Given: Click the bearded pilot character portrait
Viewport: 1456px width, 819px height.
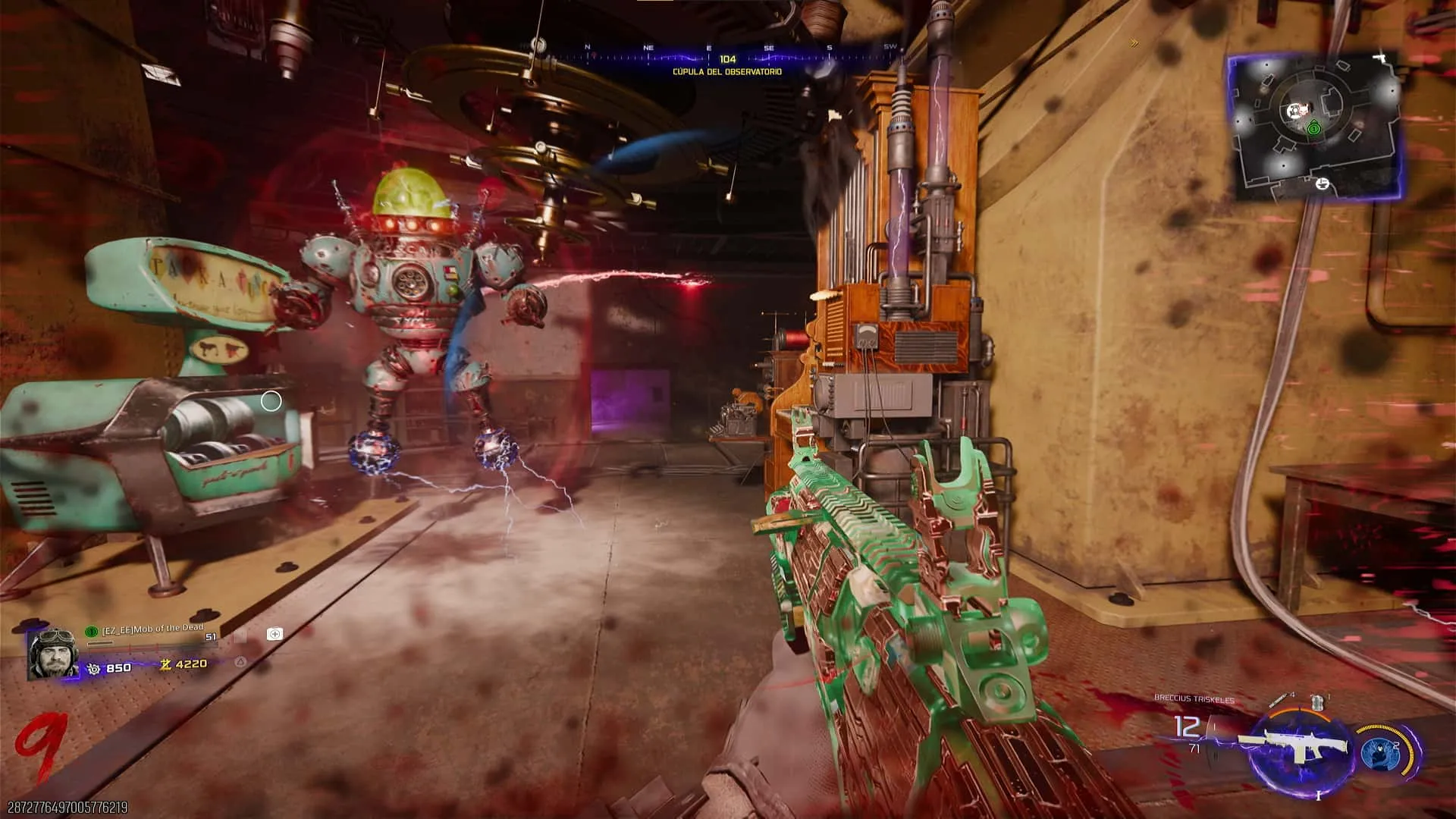Looking at the screenshot, I should point(52,655).
